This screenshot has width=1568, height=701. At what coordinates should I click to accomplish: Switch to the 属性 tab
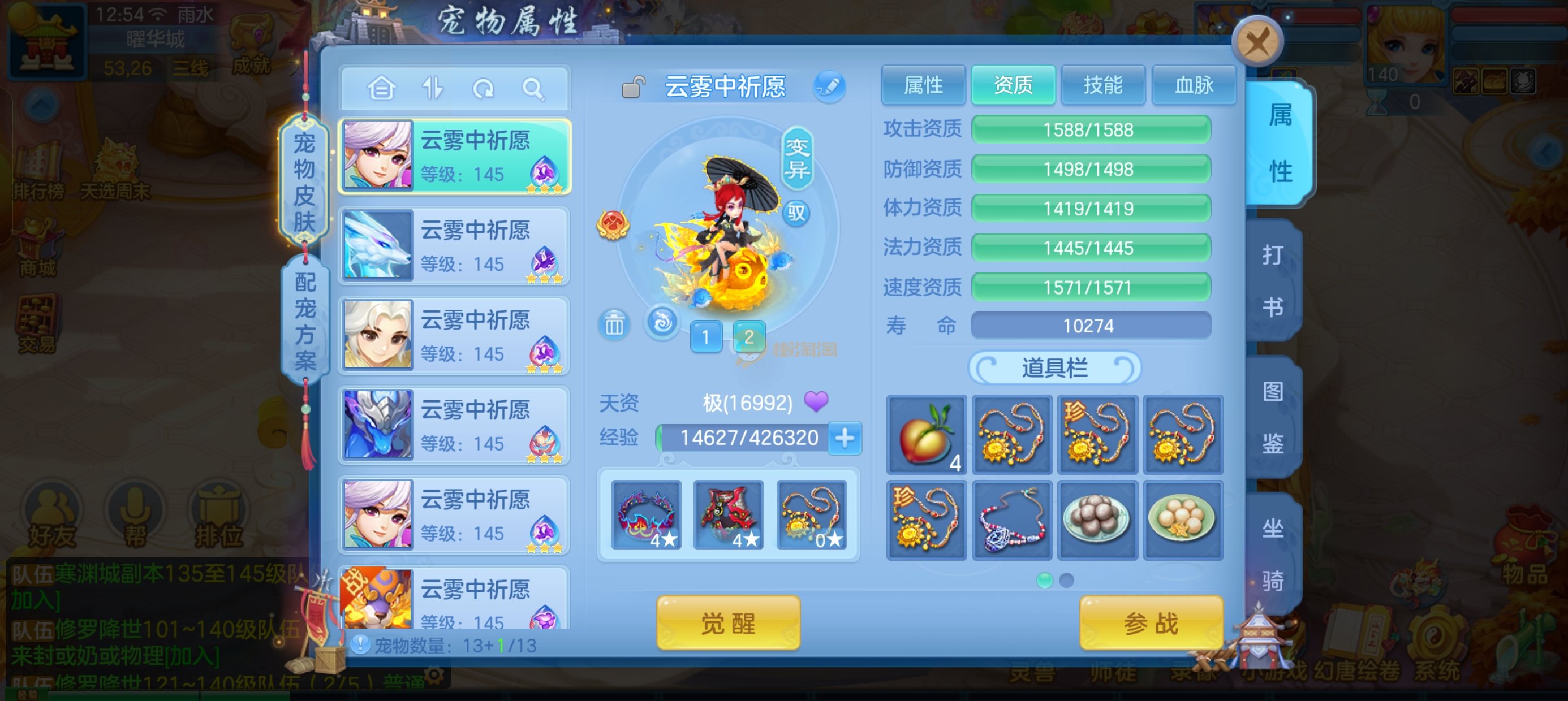(x=923, y=85)
